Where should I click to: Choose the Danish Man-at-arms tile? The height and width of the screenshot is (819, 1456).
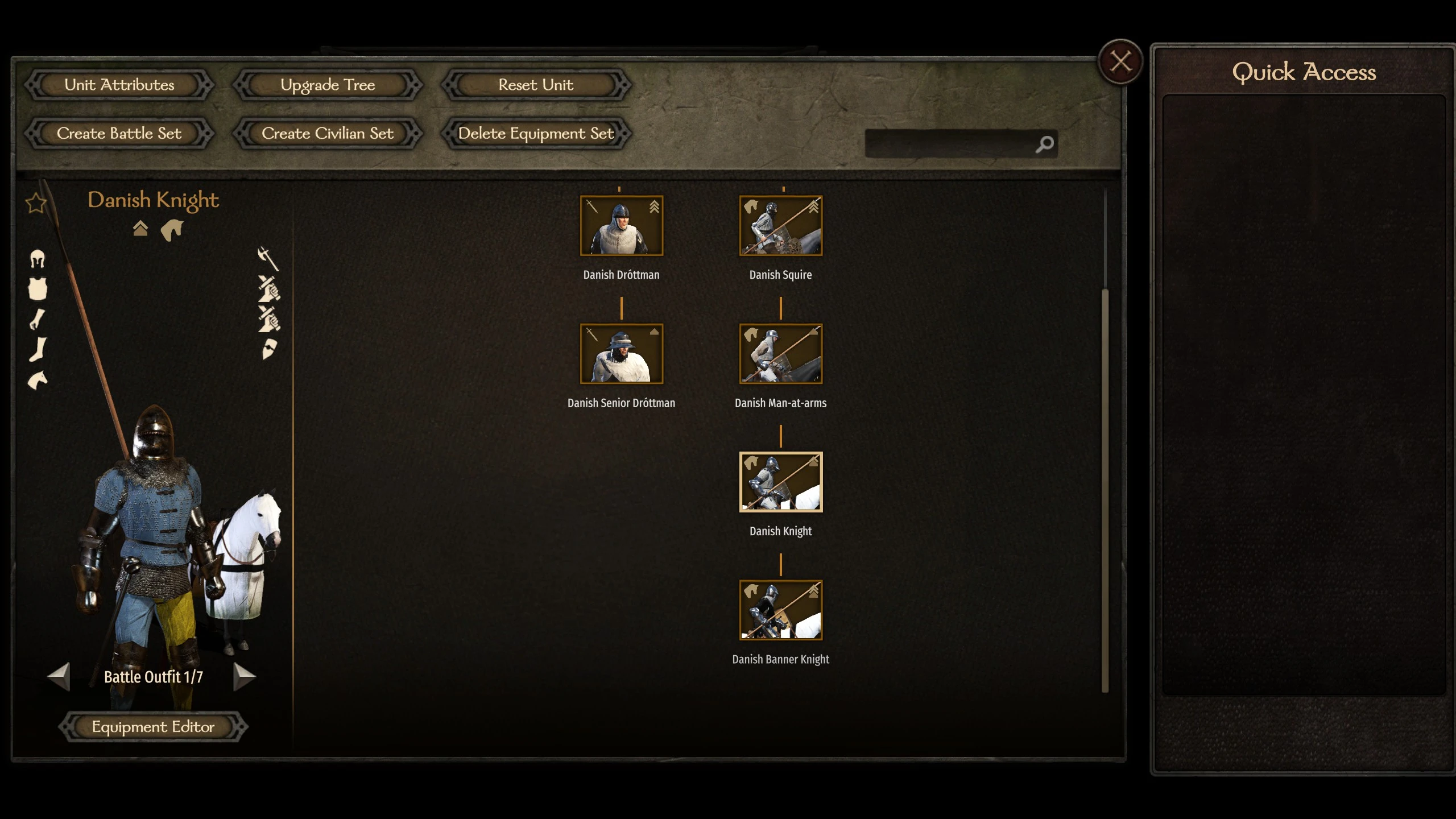(780, 354)
